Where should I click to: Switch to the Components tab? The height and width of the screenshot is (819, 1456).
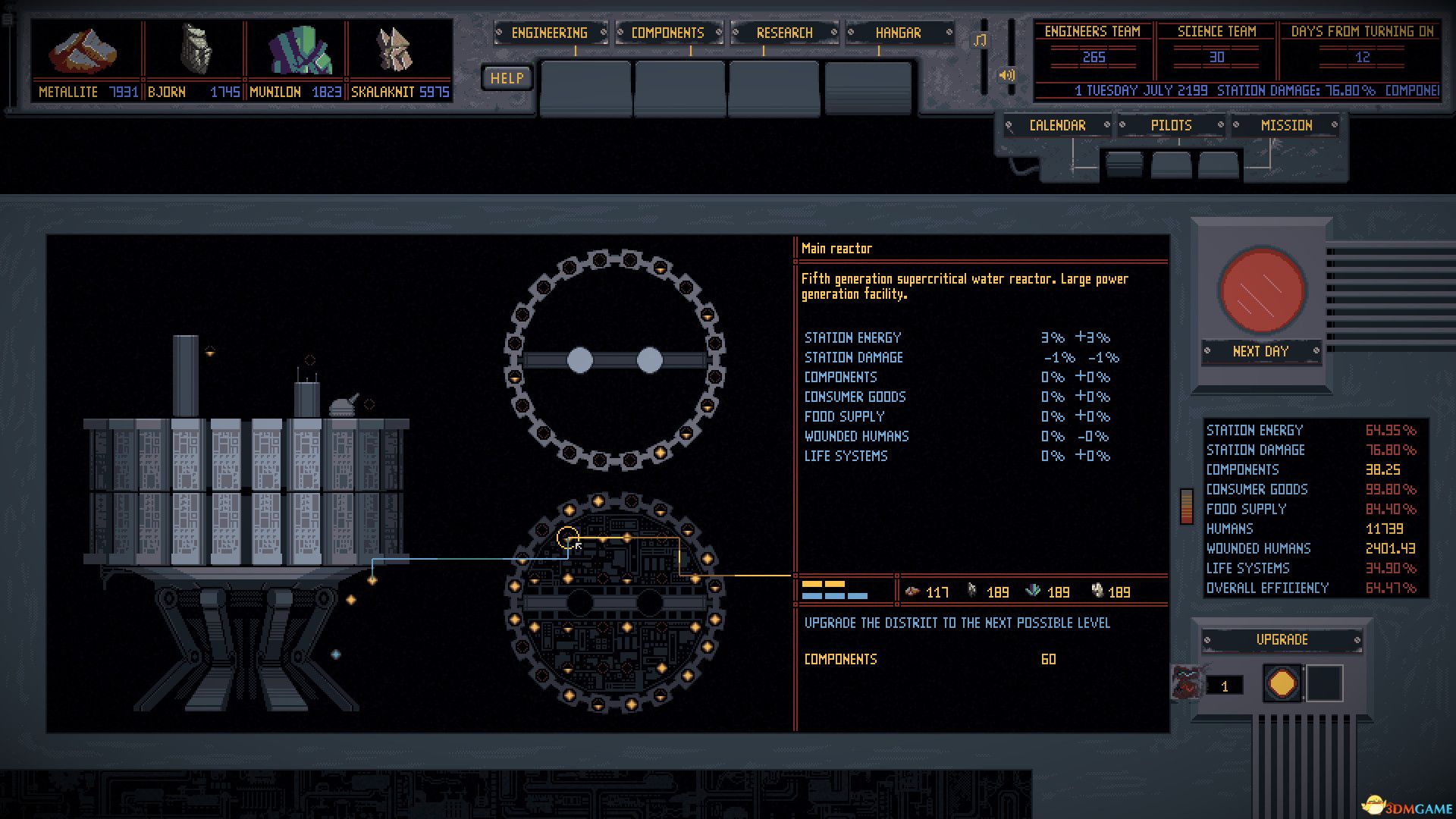coord(667,33)
